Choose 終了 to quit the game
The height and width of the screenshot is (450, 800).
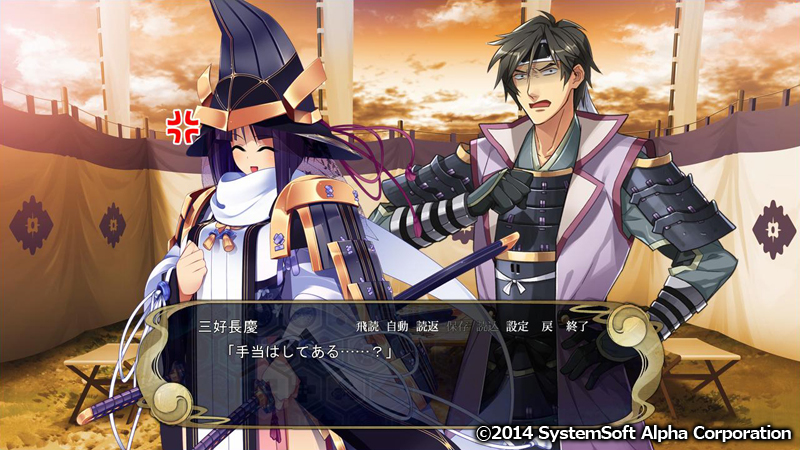[x=577, y=326]
